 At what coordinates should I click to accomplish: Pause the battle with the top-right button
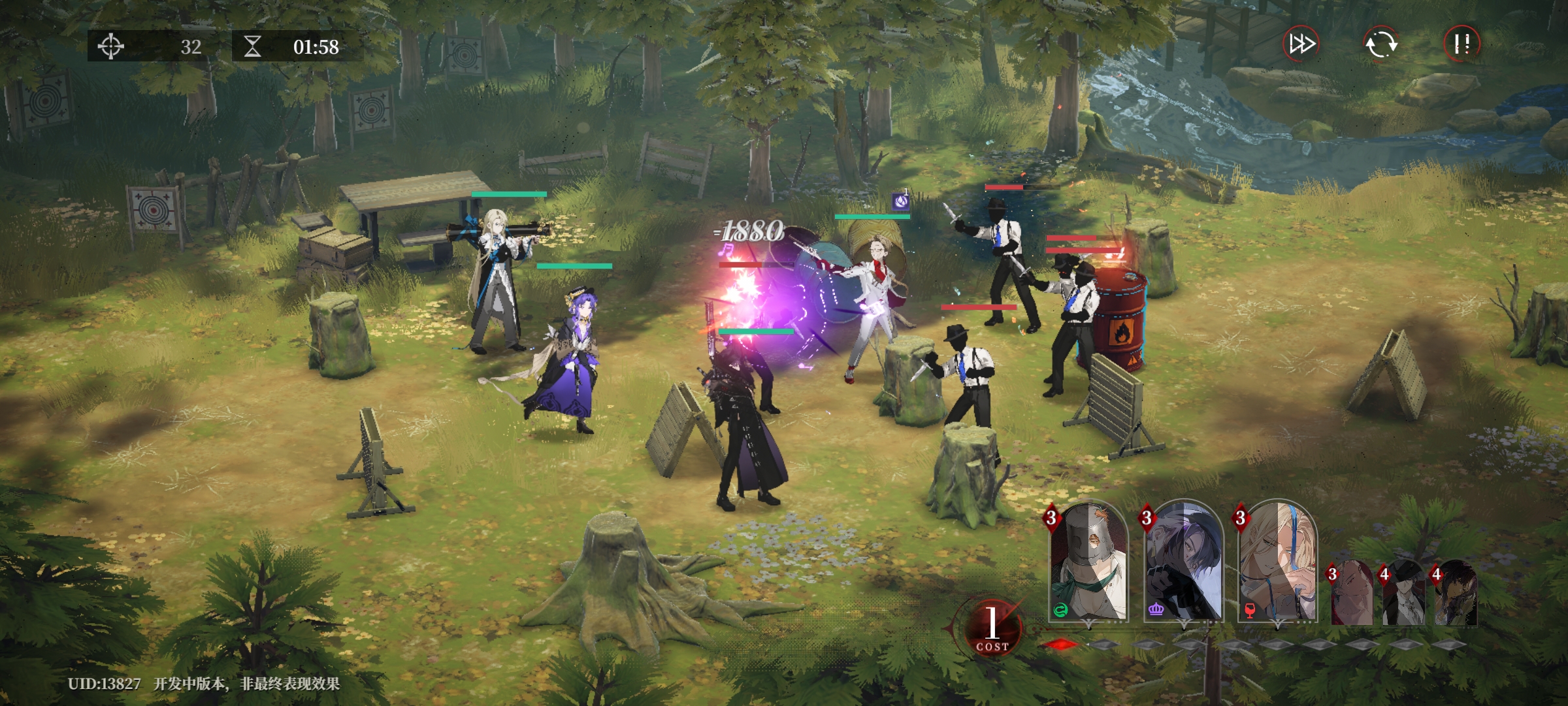coord(1462,44)
